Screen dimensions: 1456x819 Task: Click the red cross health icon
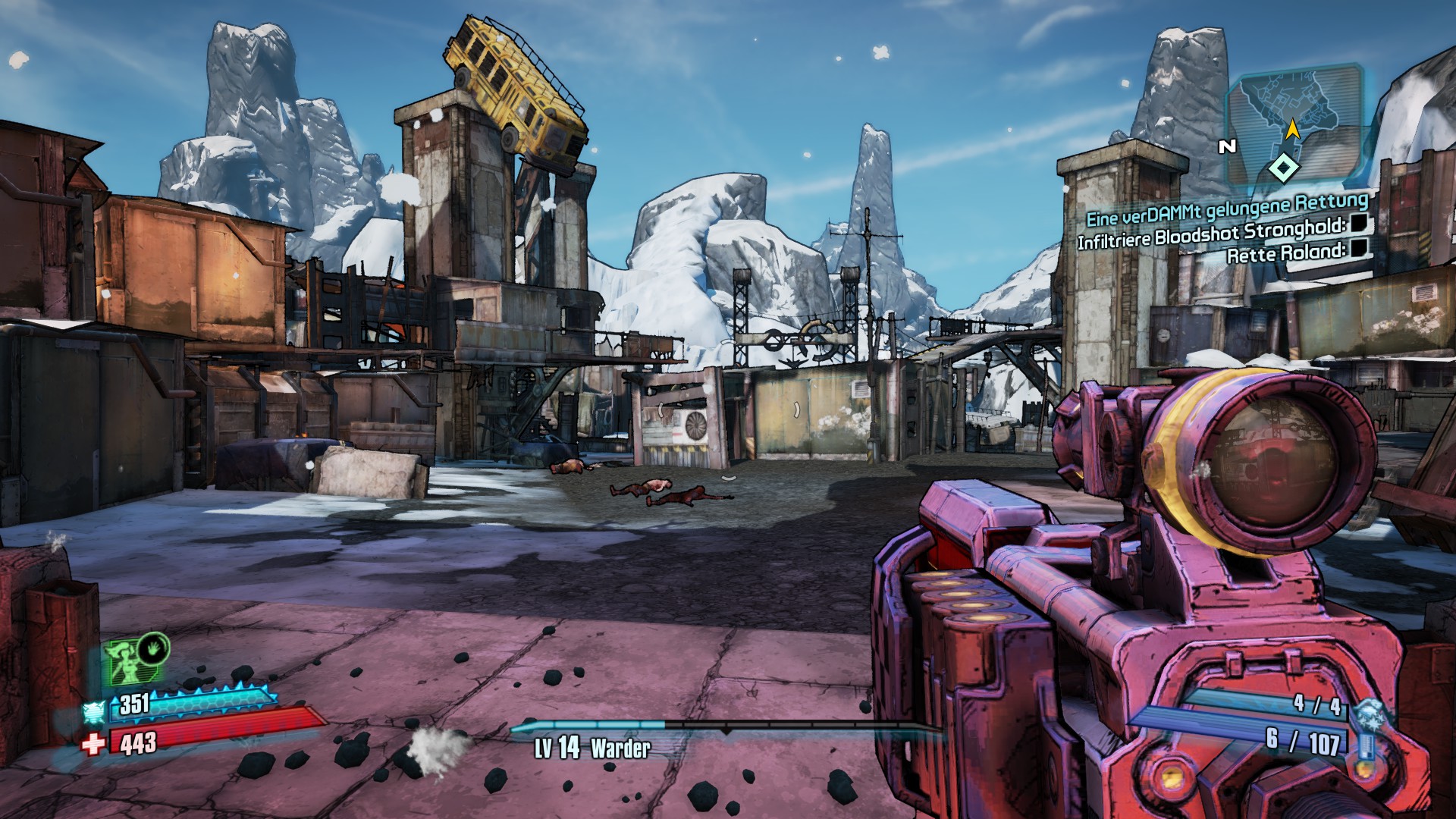93,744
